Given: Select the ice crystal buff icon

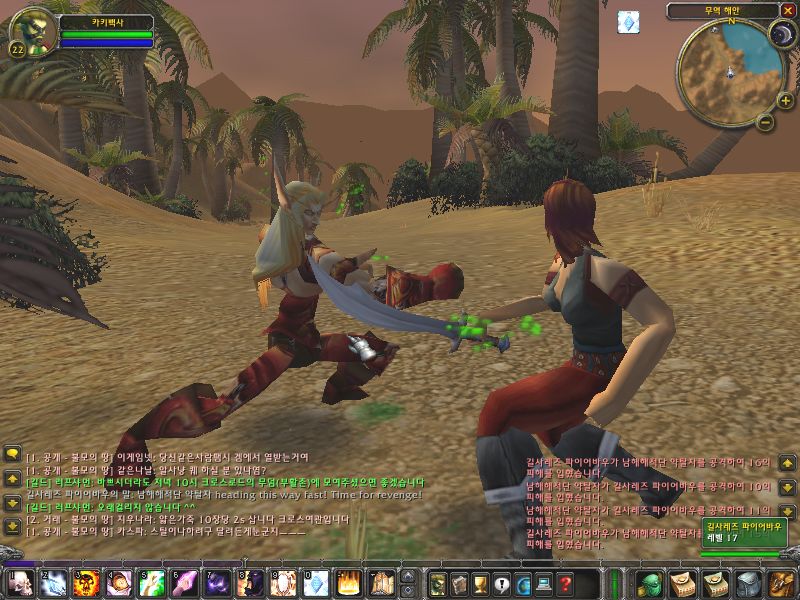Looking at the screenshot, I should point(628,21).
